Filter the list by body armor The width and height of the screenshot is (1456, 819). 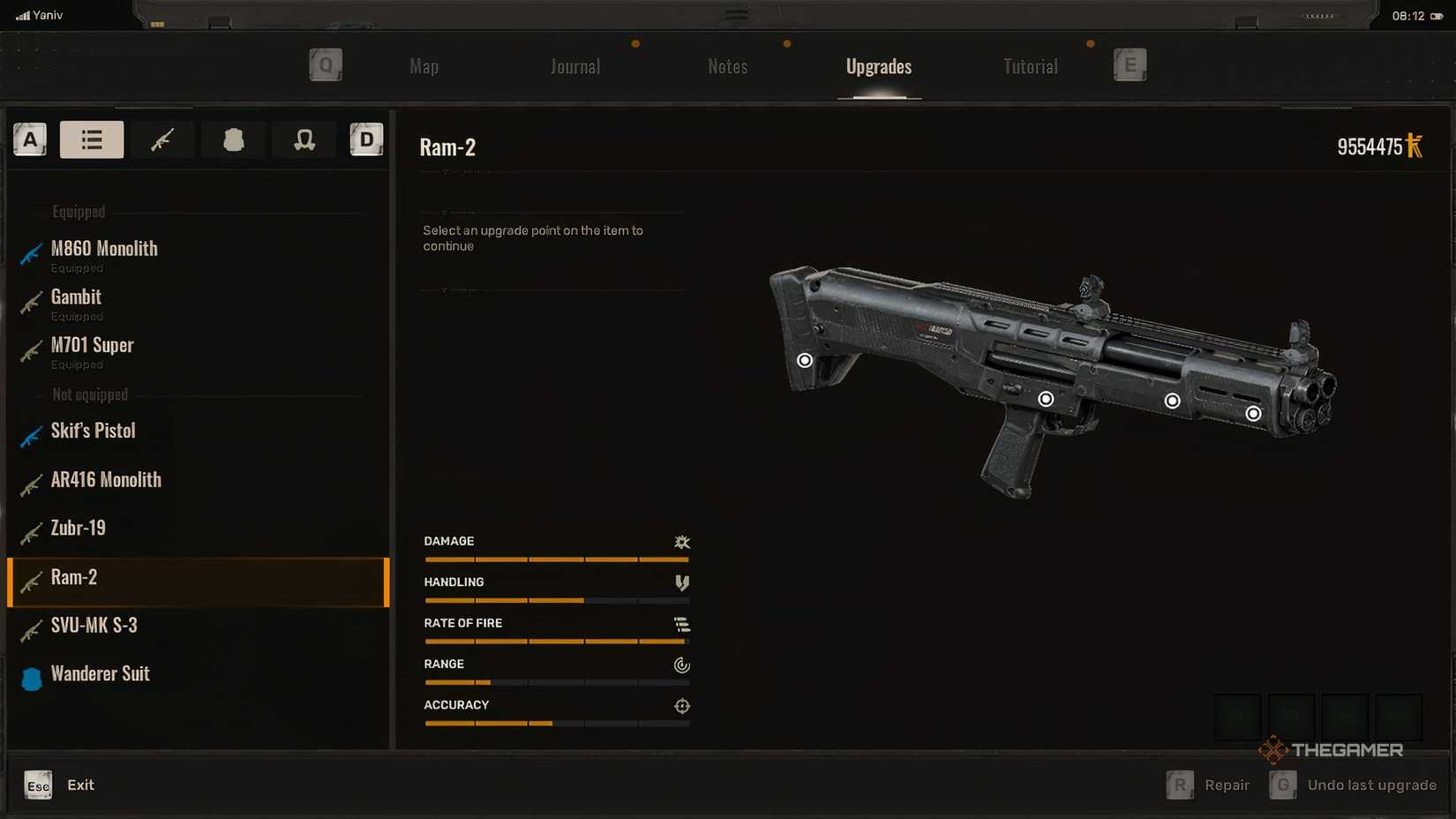coord(233,139)
